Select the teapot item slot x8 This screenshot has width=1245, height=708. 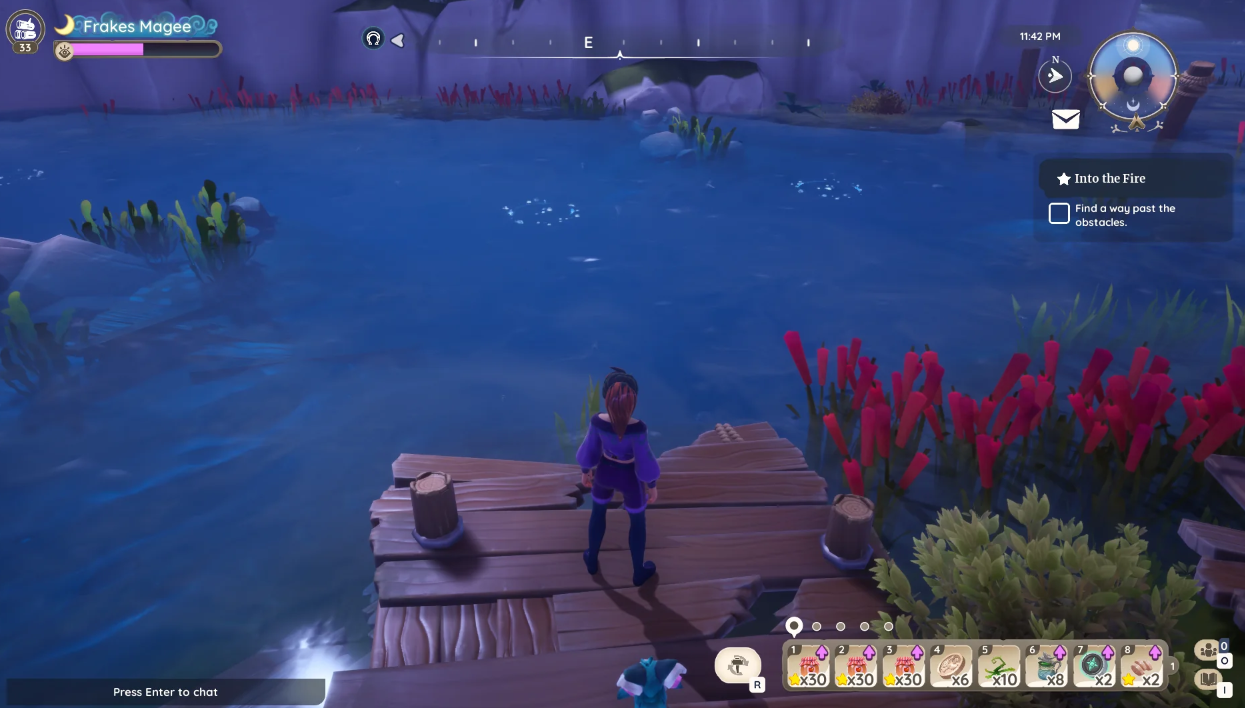(x=1046, y=666)
